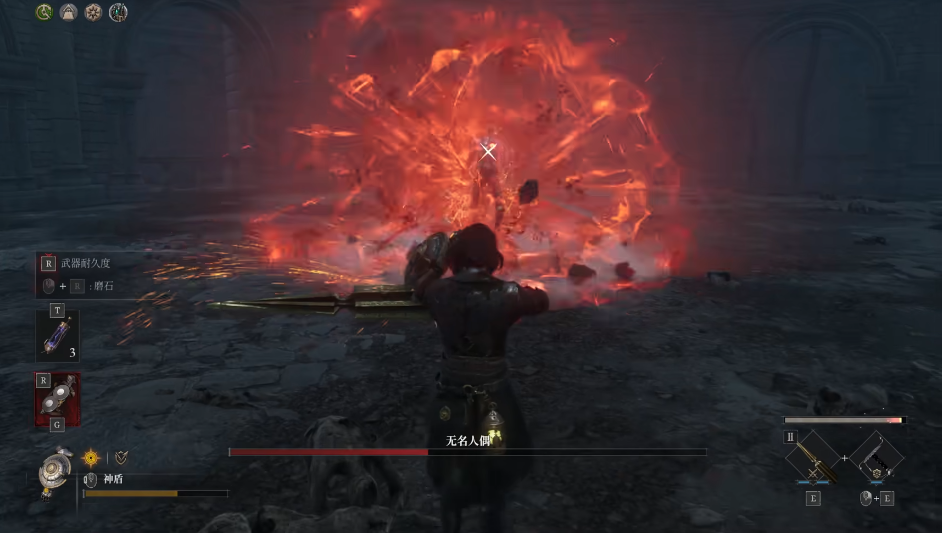942x533 pixels.
Task: Select the orange sun gear icon
Action: coord(91,457)
